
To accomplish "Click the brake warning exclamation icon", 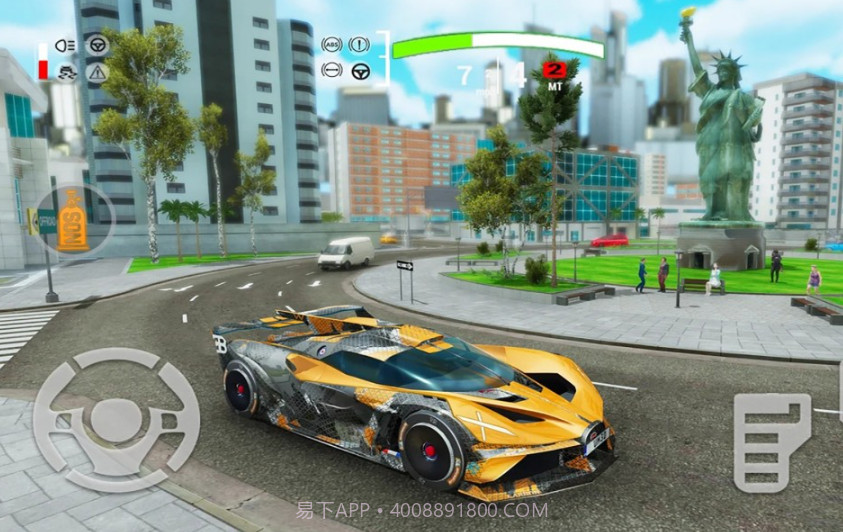I will (x=360, y=45).
